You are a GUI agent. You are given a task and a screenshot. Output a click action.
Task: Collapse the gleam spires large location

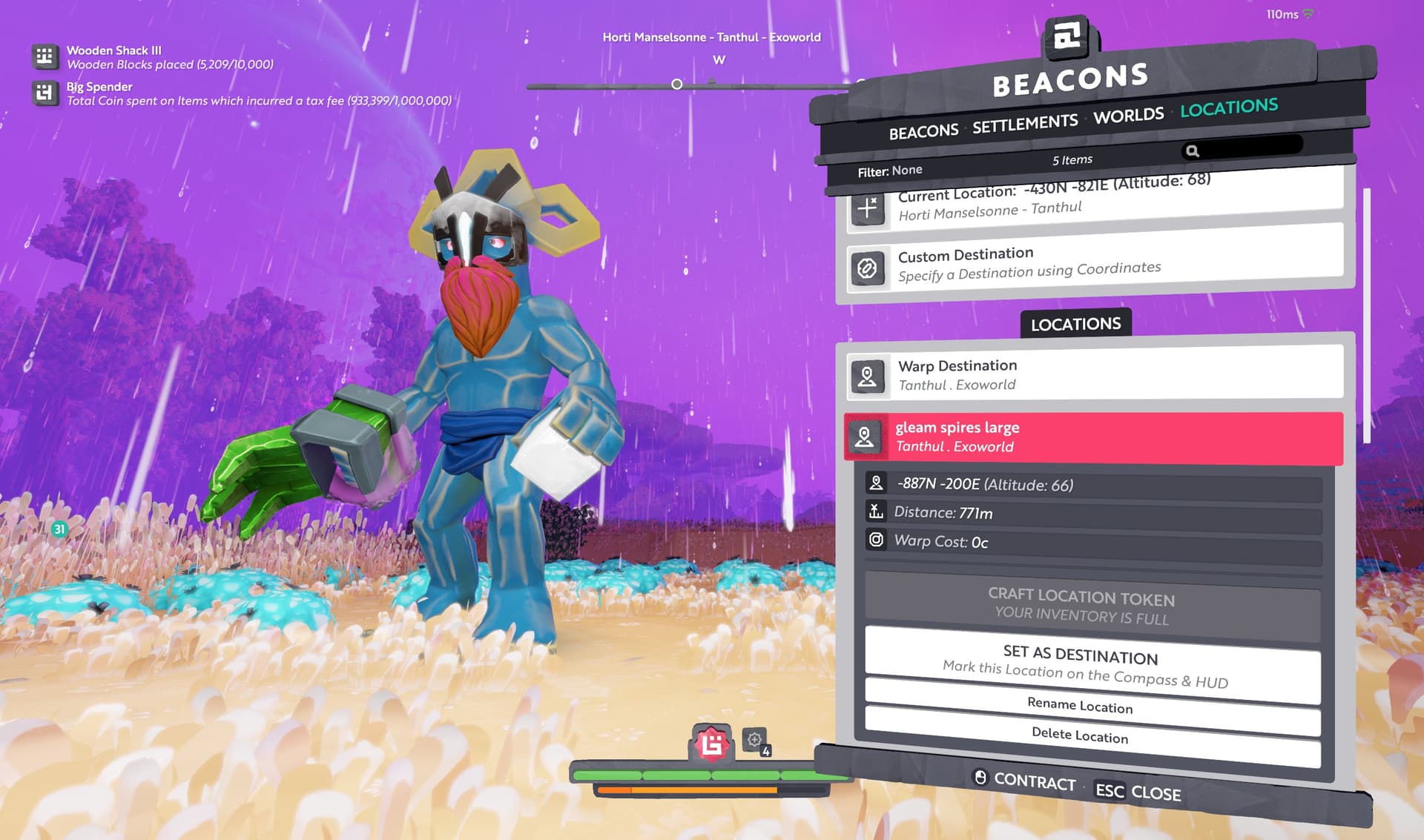(x=1094, y=437)
